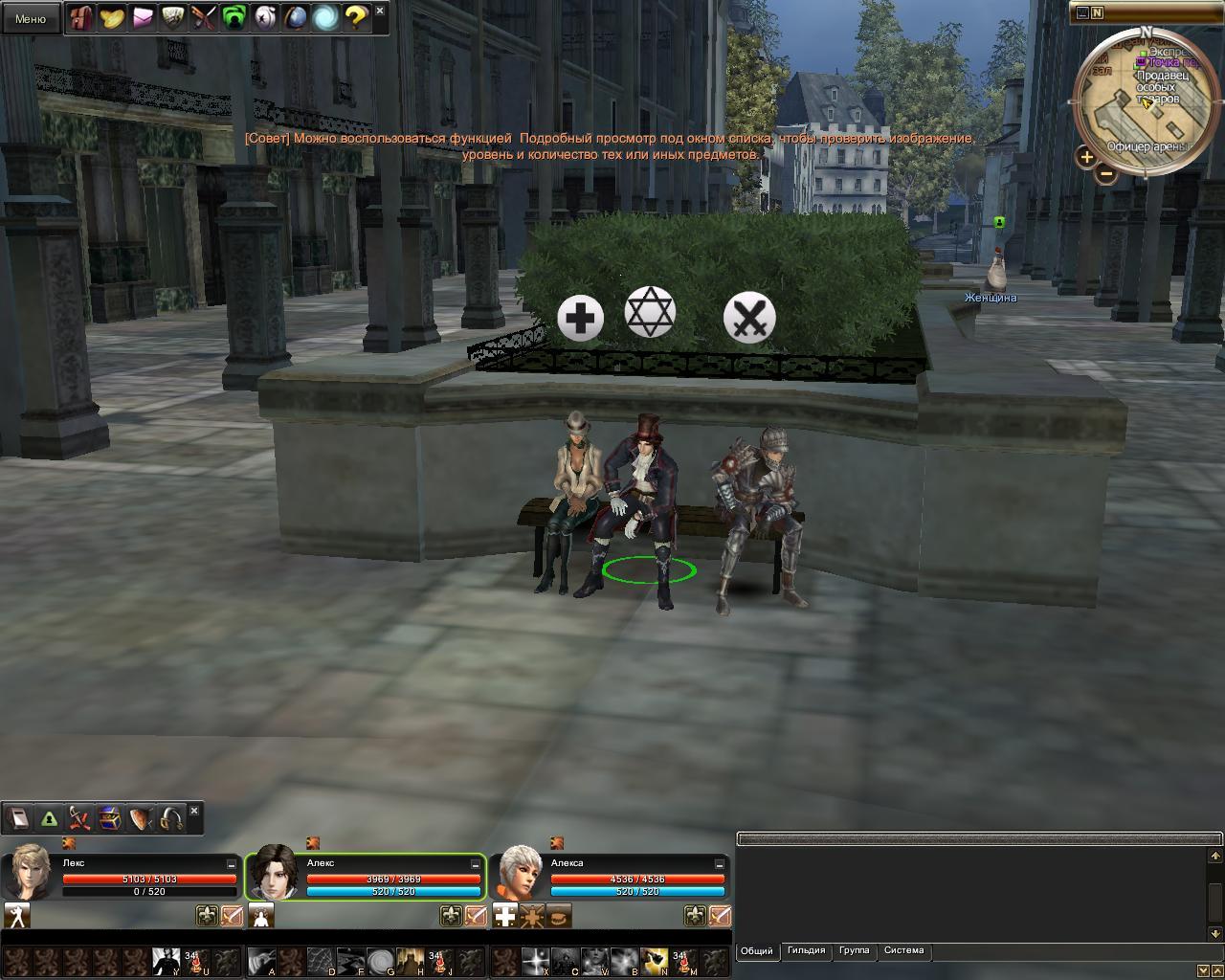Close the top toolbar with its X
This screenshot has height=980, width=1225.
[380, 11]
